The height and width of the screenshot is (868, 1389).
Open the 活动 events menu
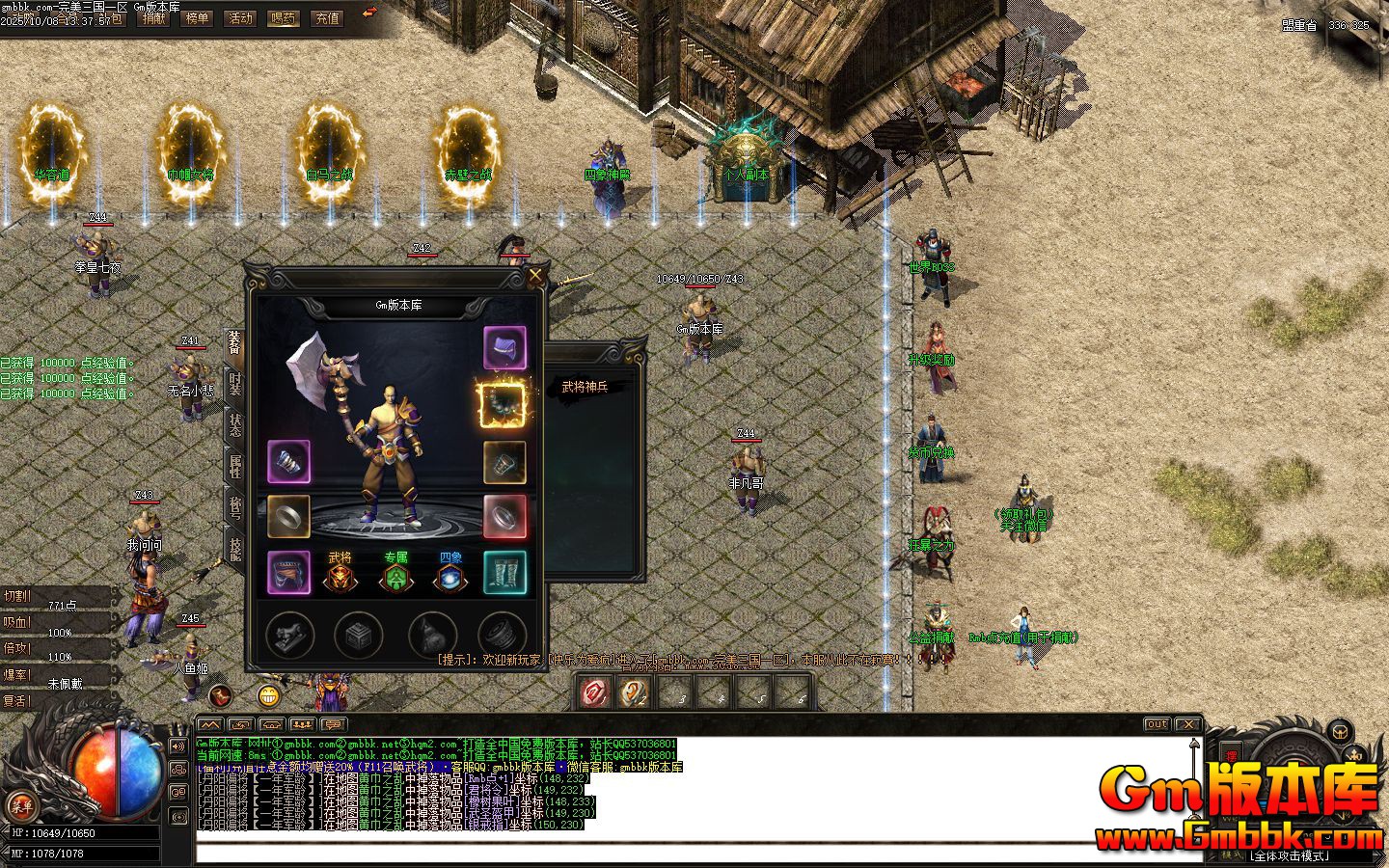[240, 18]
